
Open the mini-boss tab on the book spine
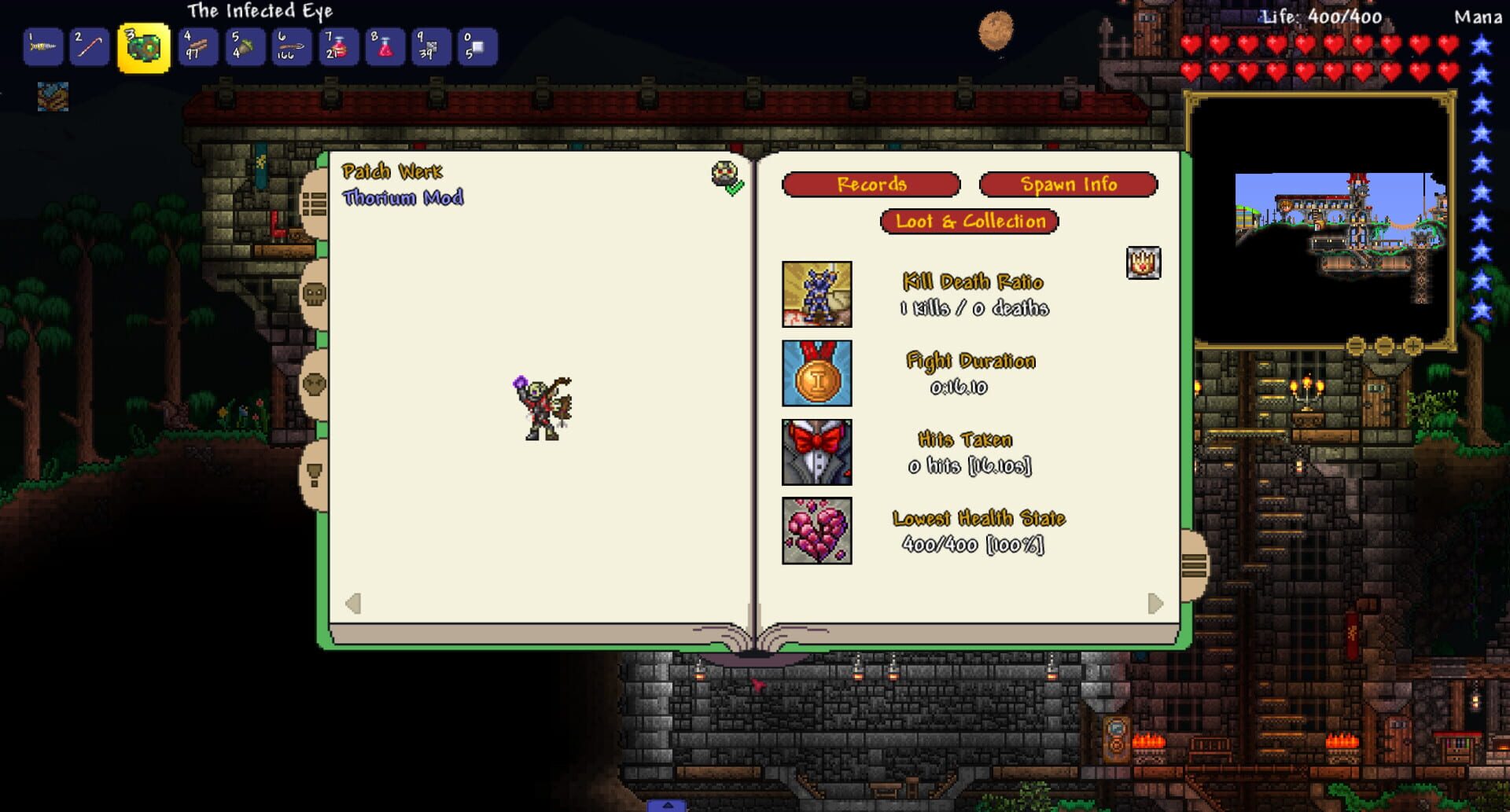[315, 384]
